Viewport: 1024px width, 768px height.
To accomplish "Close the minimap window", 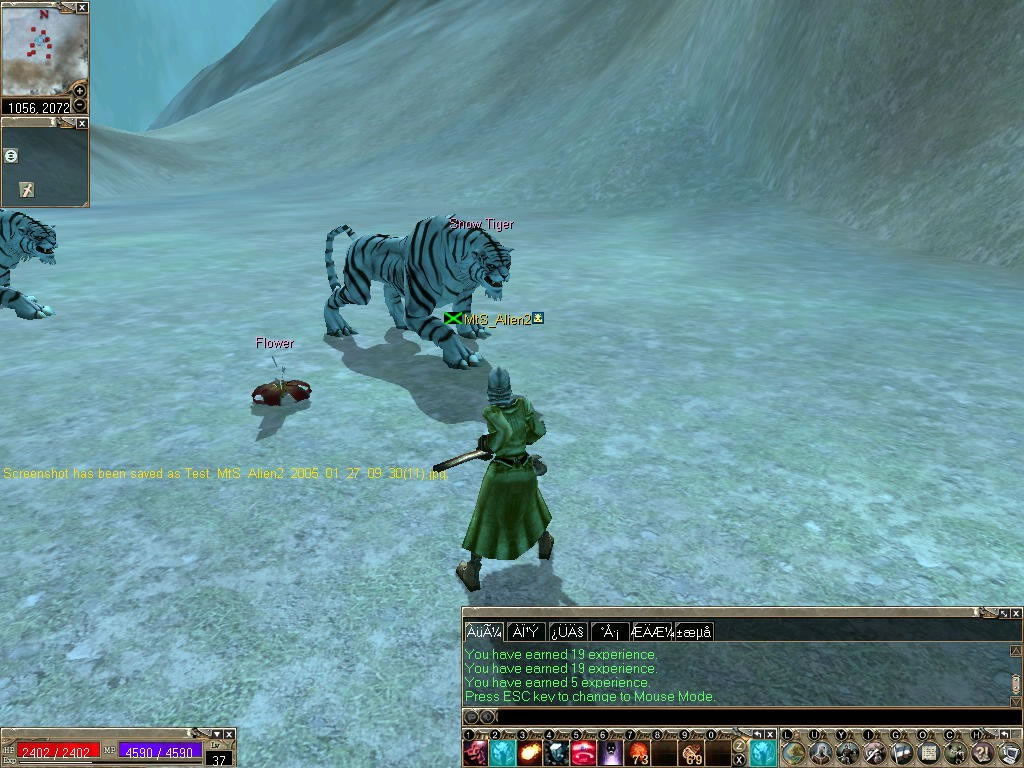I will pyautogui.click(x=82, y=7).
